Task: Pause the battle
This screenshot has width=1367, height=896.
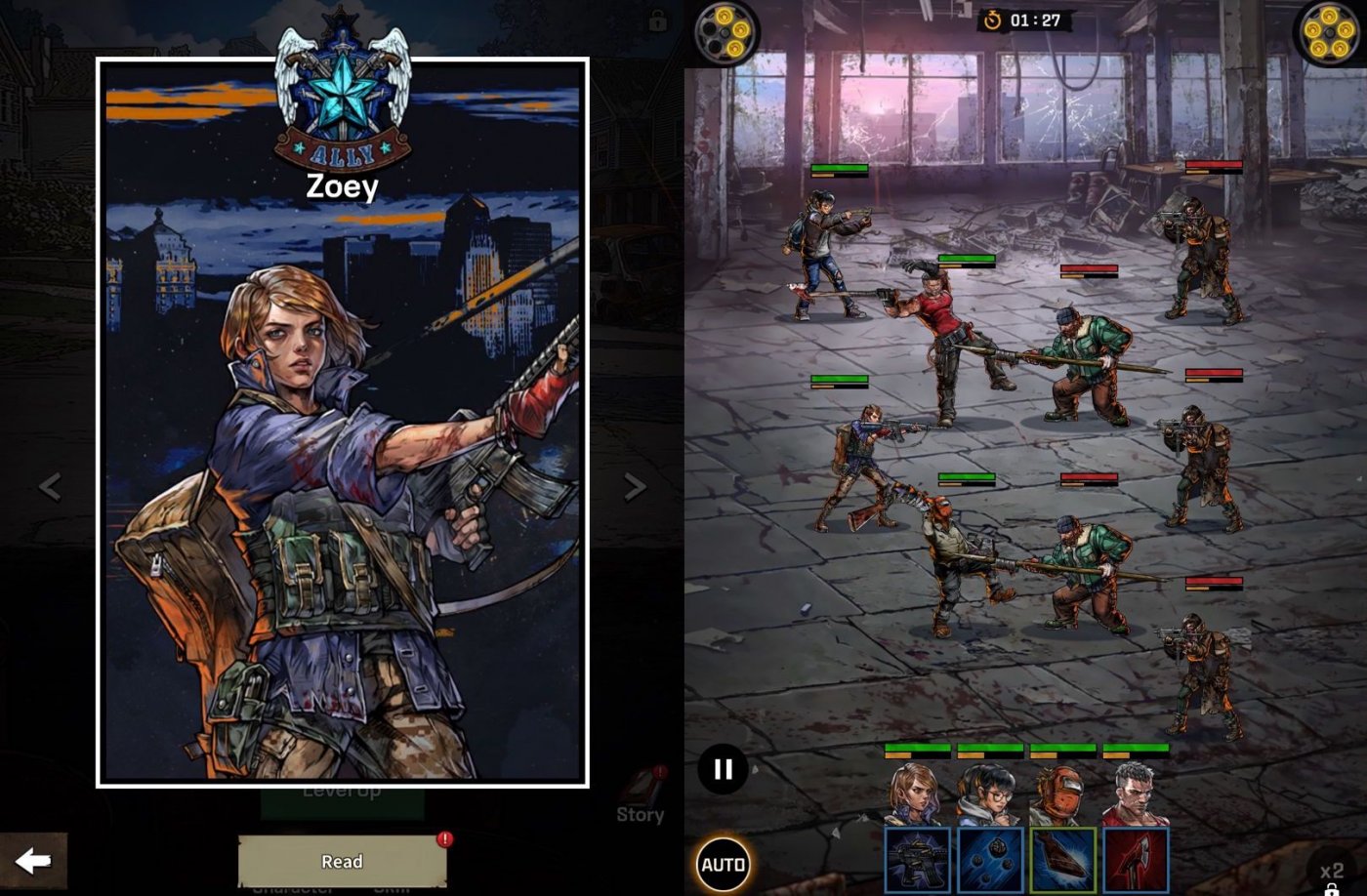Action: point(722,770)
